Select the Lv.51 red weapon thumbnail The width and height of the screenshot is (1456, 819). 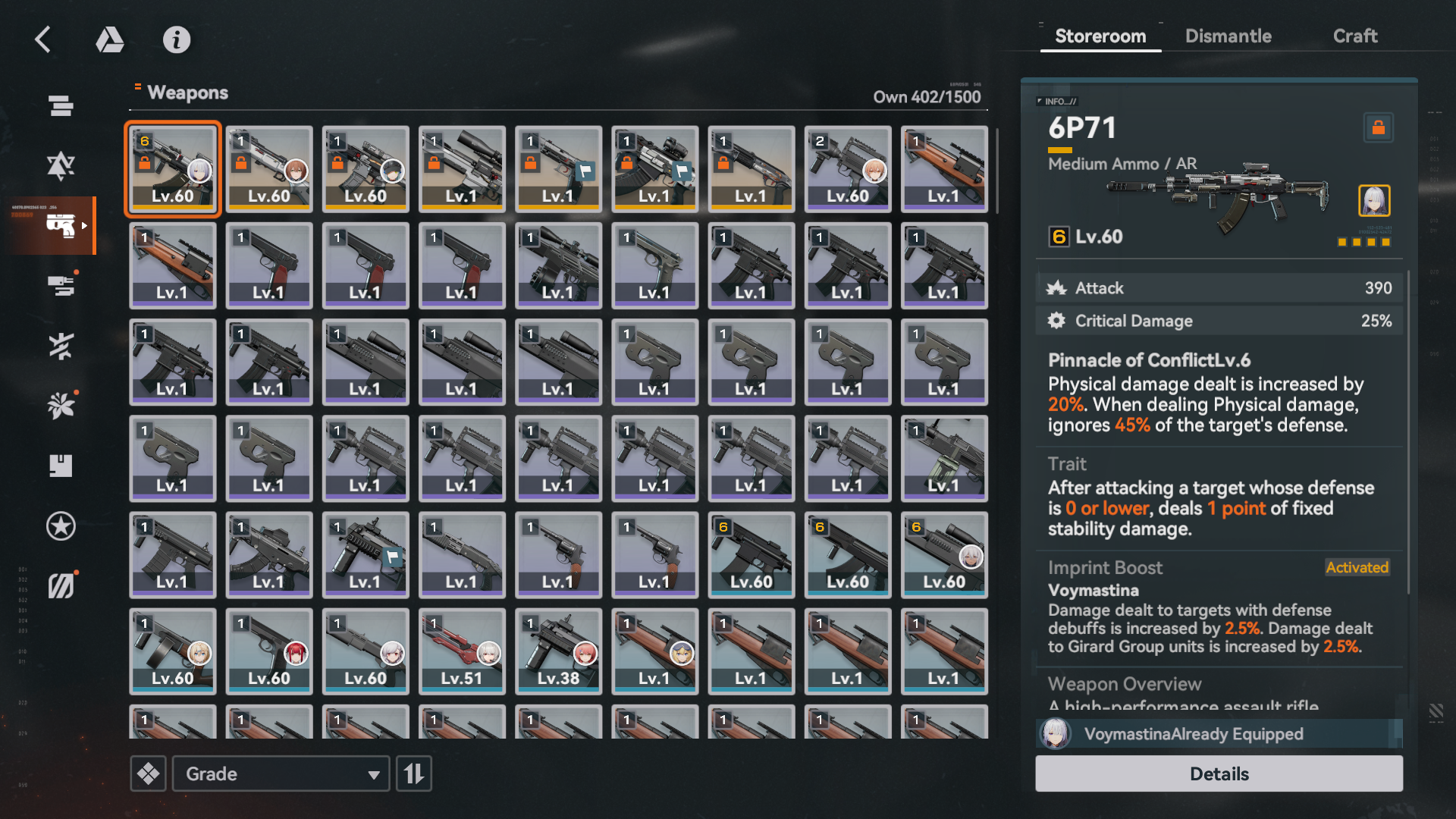point(461,651)
